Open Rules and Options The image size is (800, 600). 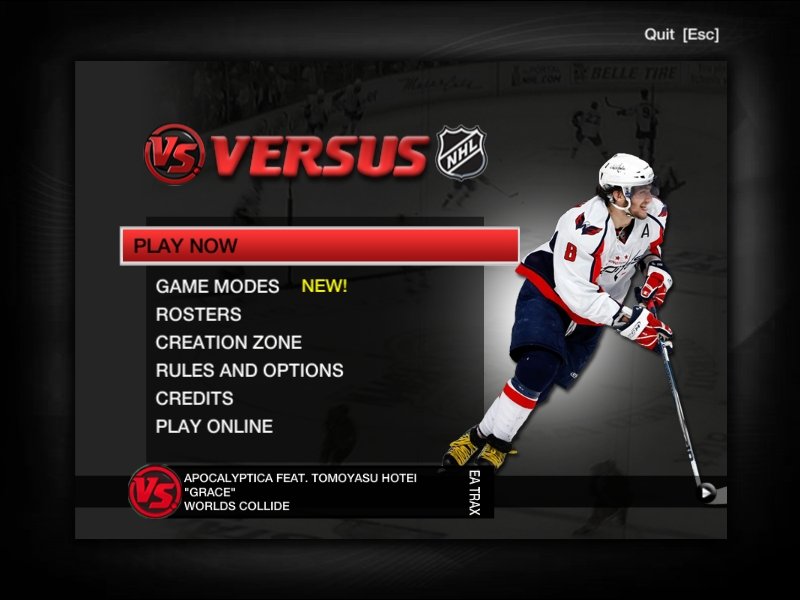tap(249, 370)
